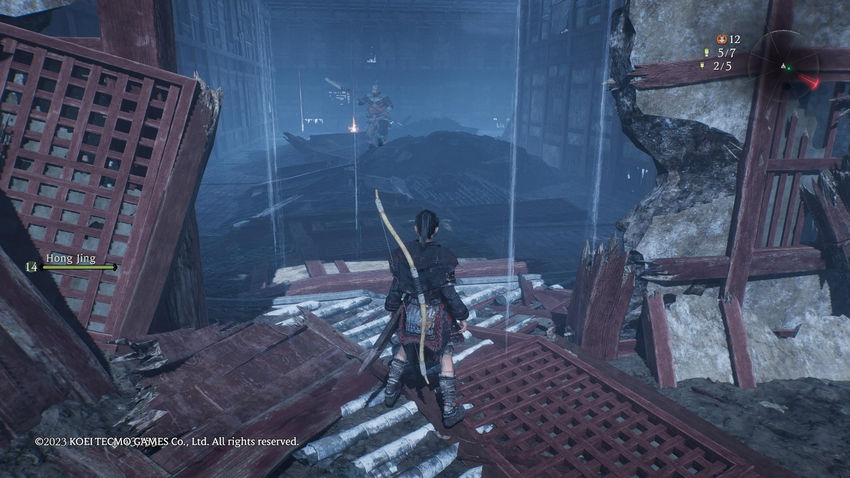Click the circular radar minimap
The height and width of the screenshot is (478, 850).
pos(785,66)
